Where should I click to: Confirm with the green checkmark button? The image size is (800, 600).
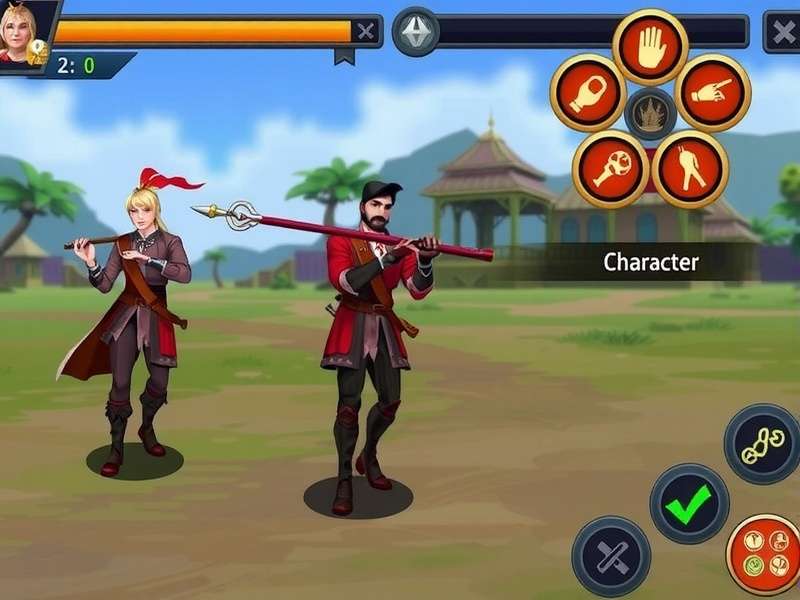tap(689, 503)
